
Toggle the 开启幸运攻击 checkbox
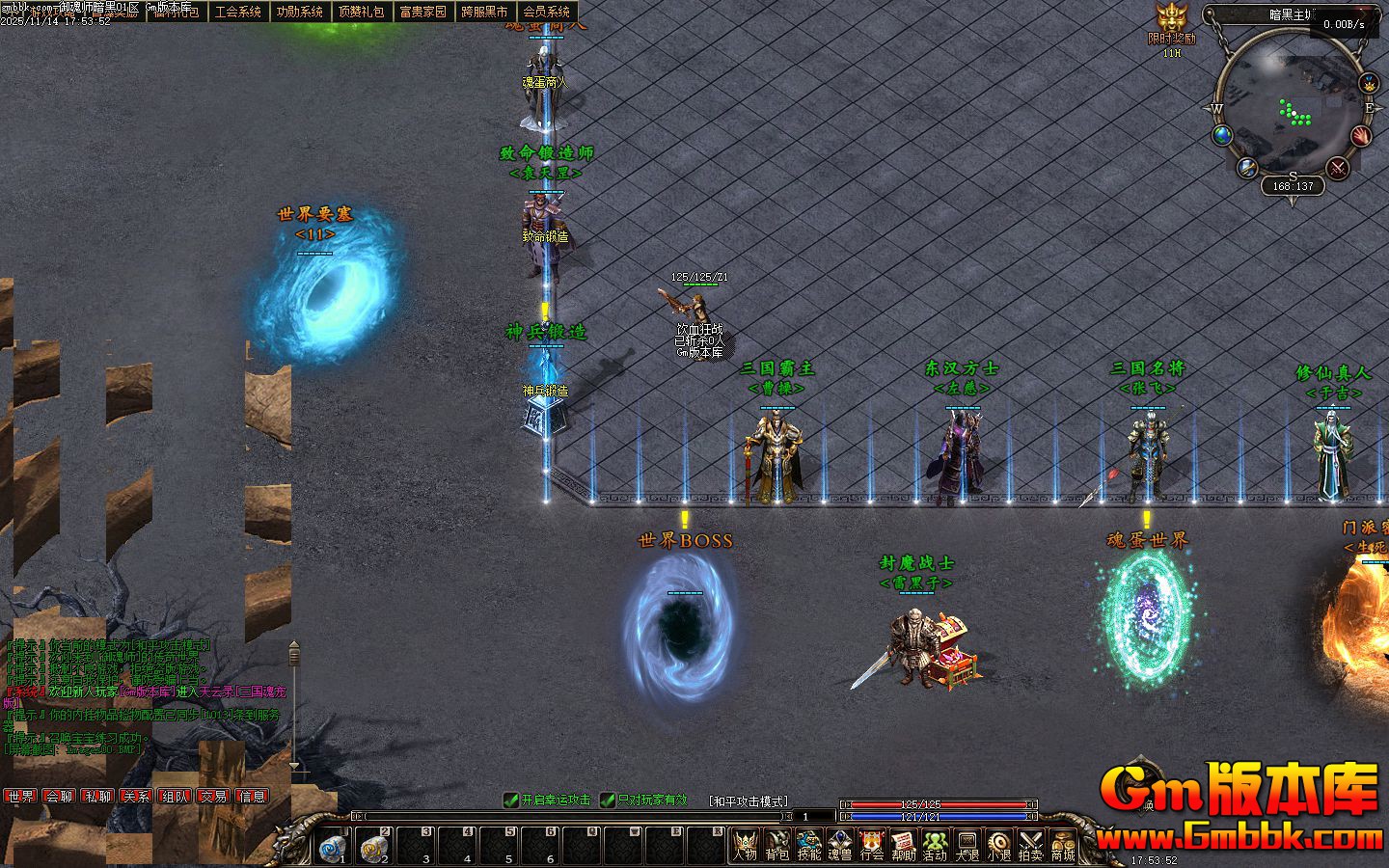[512, 800]
